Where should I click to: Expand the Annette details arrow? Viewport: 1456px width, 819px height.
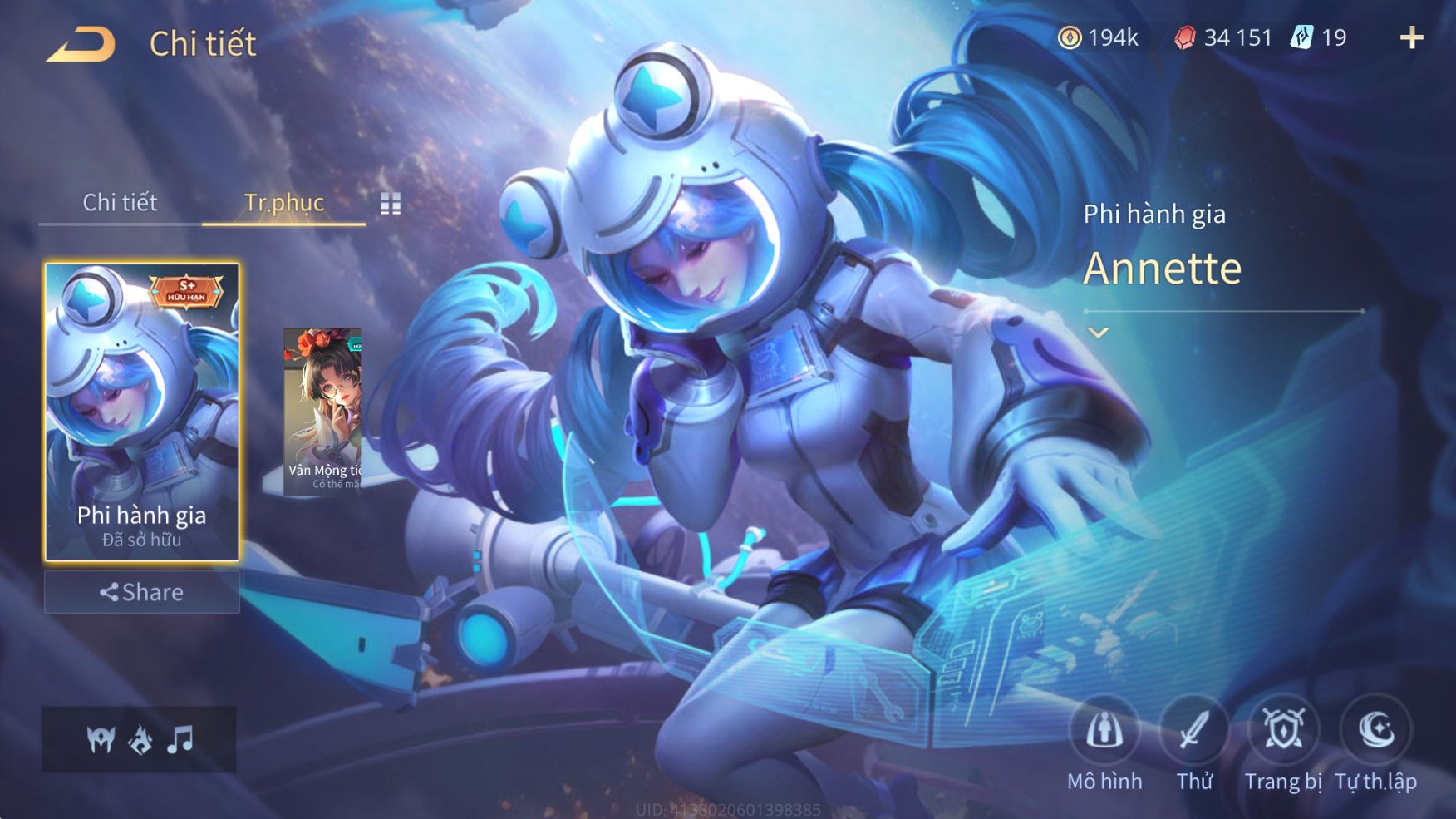1099,333
